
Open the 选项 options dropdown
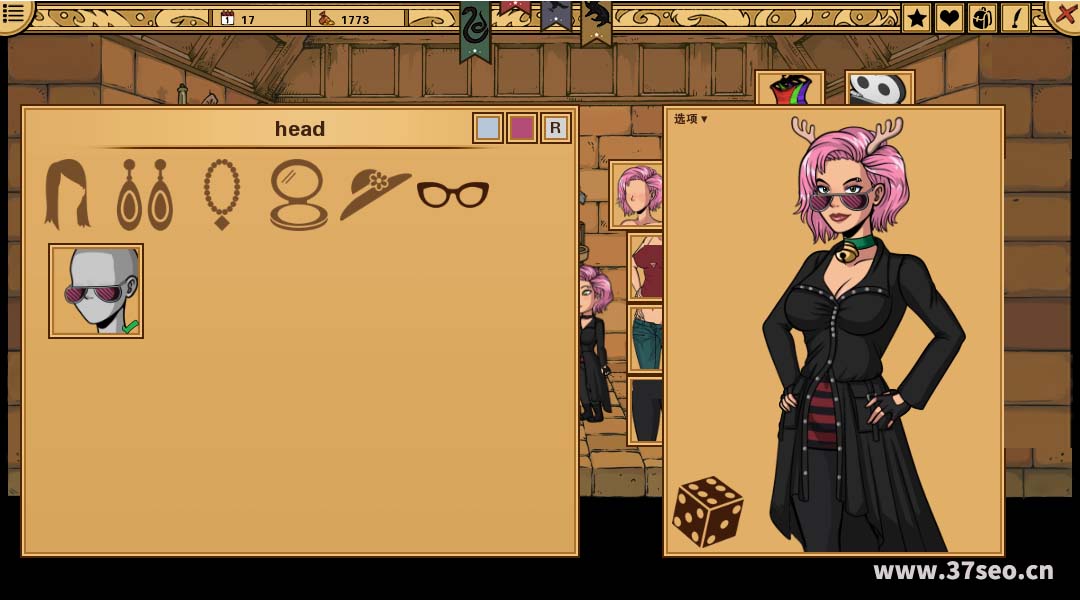690,119
